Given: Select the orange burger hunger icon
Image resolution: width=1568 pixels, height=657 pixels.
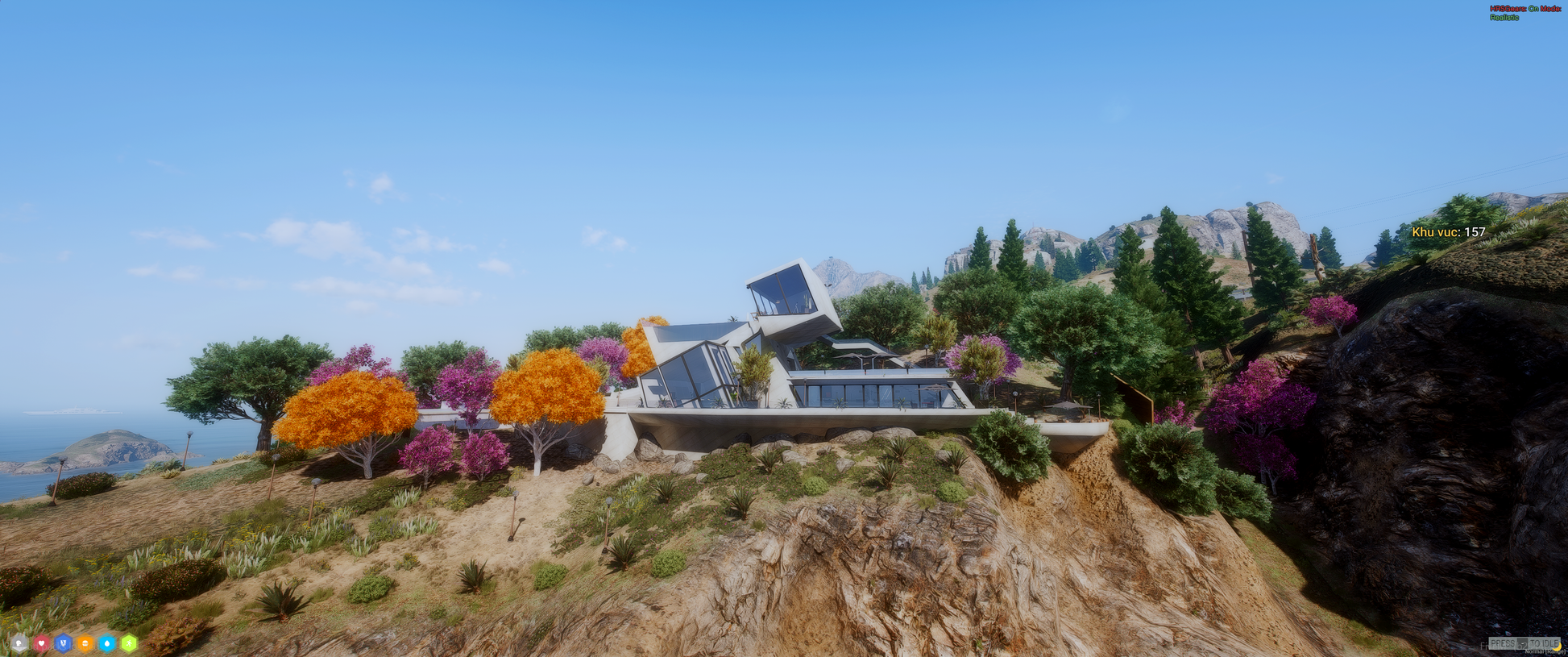Looking at the screenshot, I should point(85,643).
